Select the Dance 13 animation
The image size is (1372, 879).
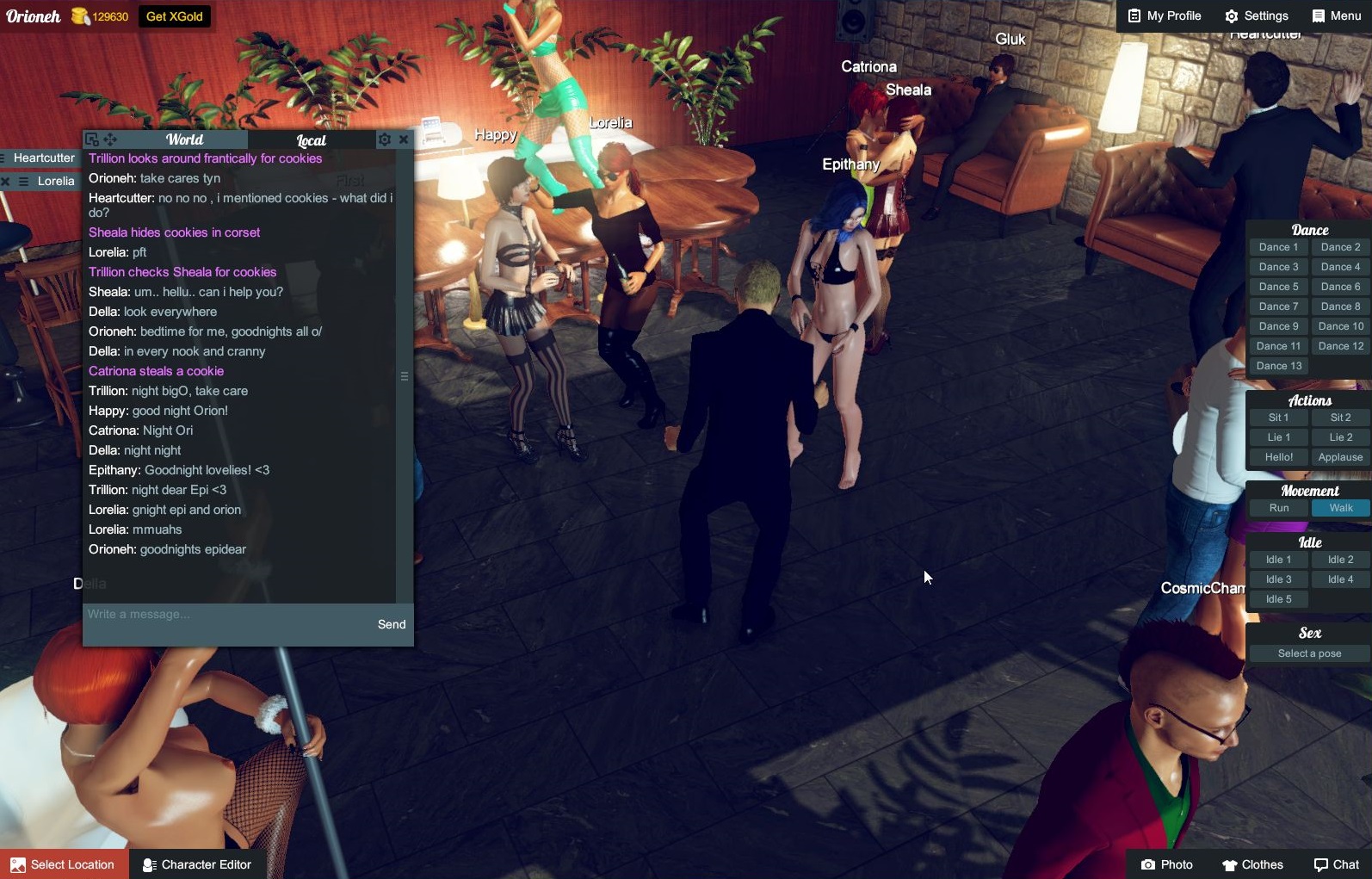coord(1278,366)
